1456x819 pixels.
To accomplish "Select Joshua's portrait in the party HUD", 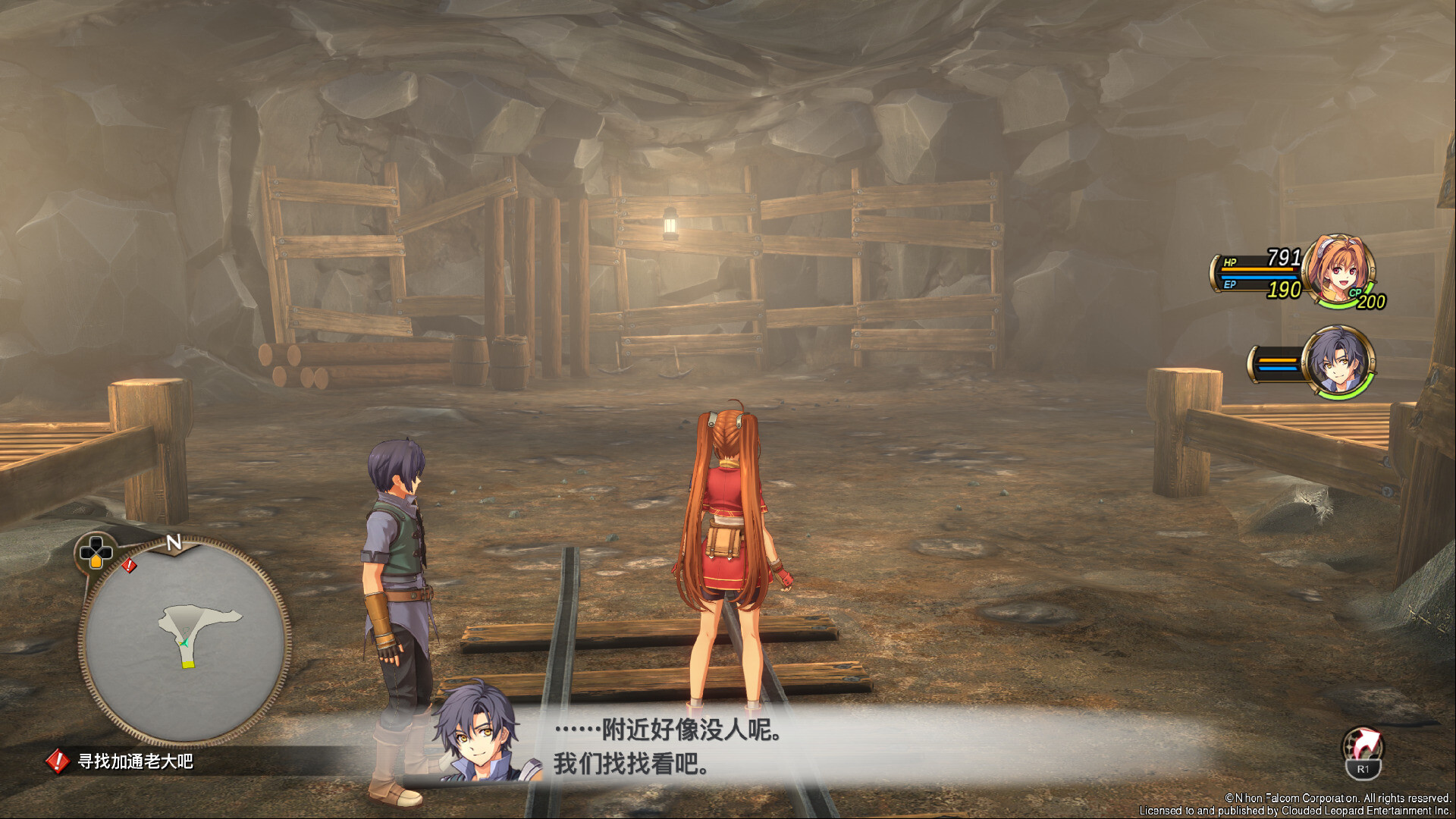I will click(1338, 362).
